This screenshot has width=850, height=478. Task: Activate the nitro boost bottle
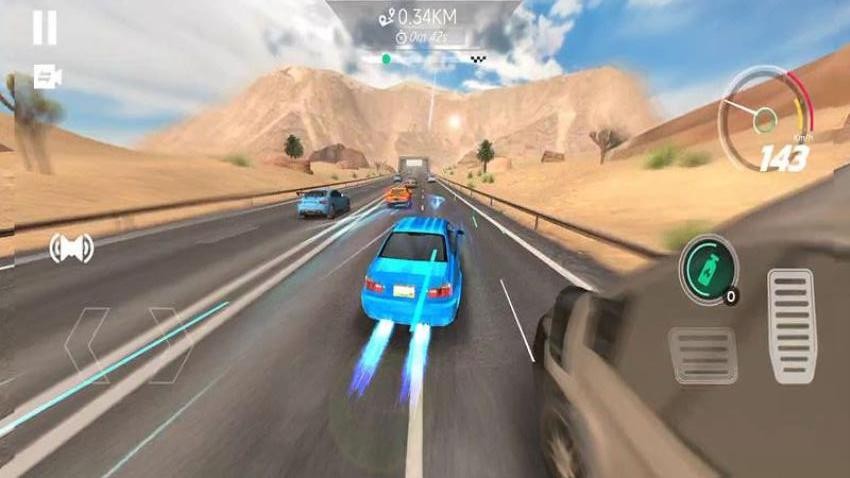(x=707, y=267)
